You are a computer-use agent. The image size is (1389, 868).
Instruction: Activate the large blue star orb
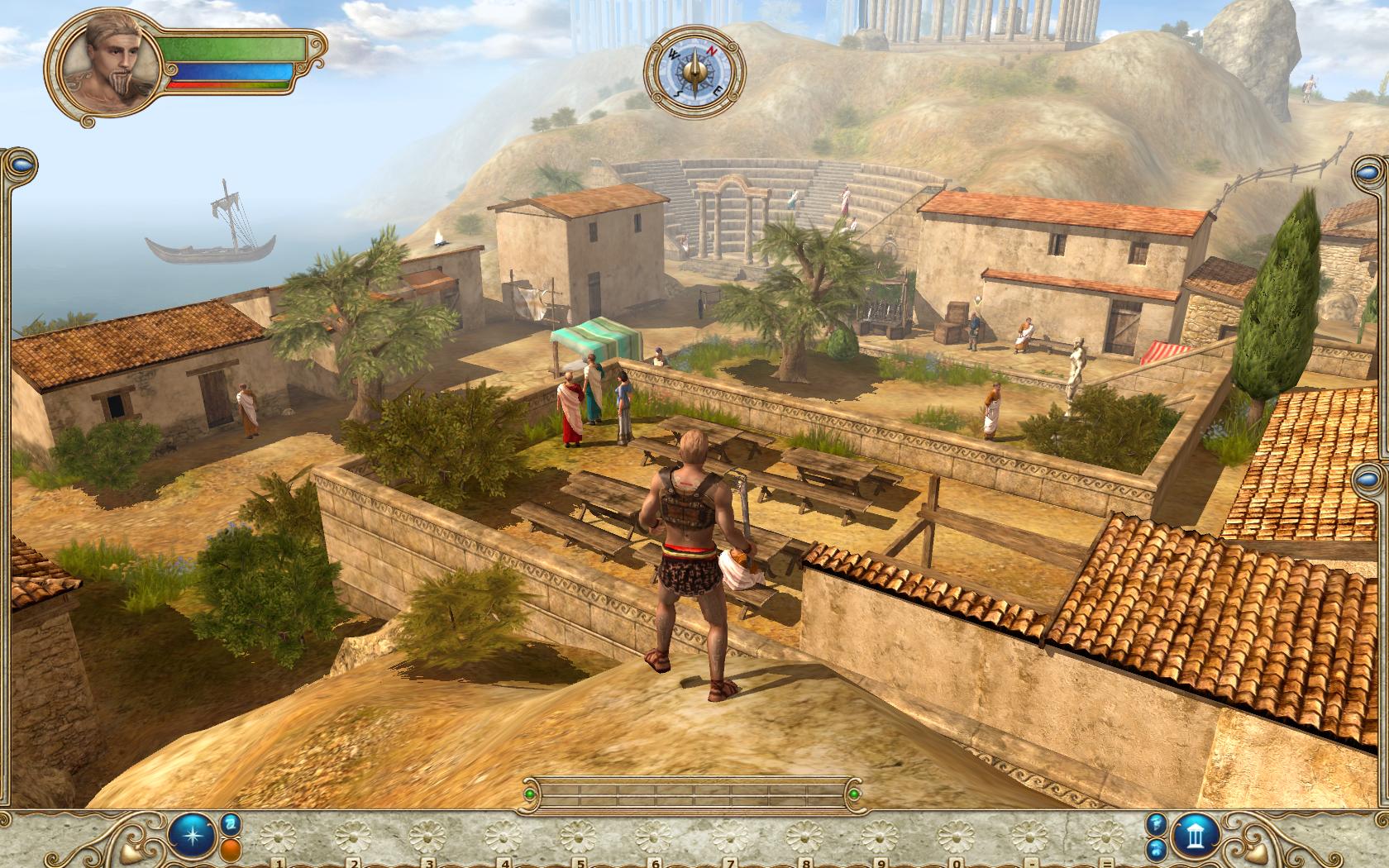point(193,837)
